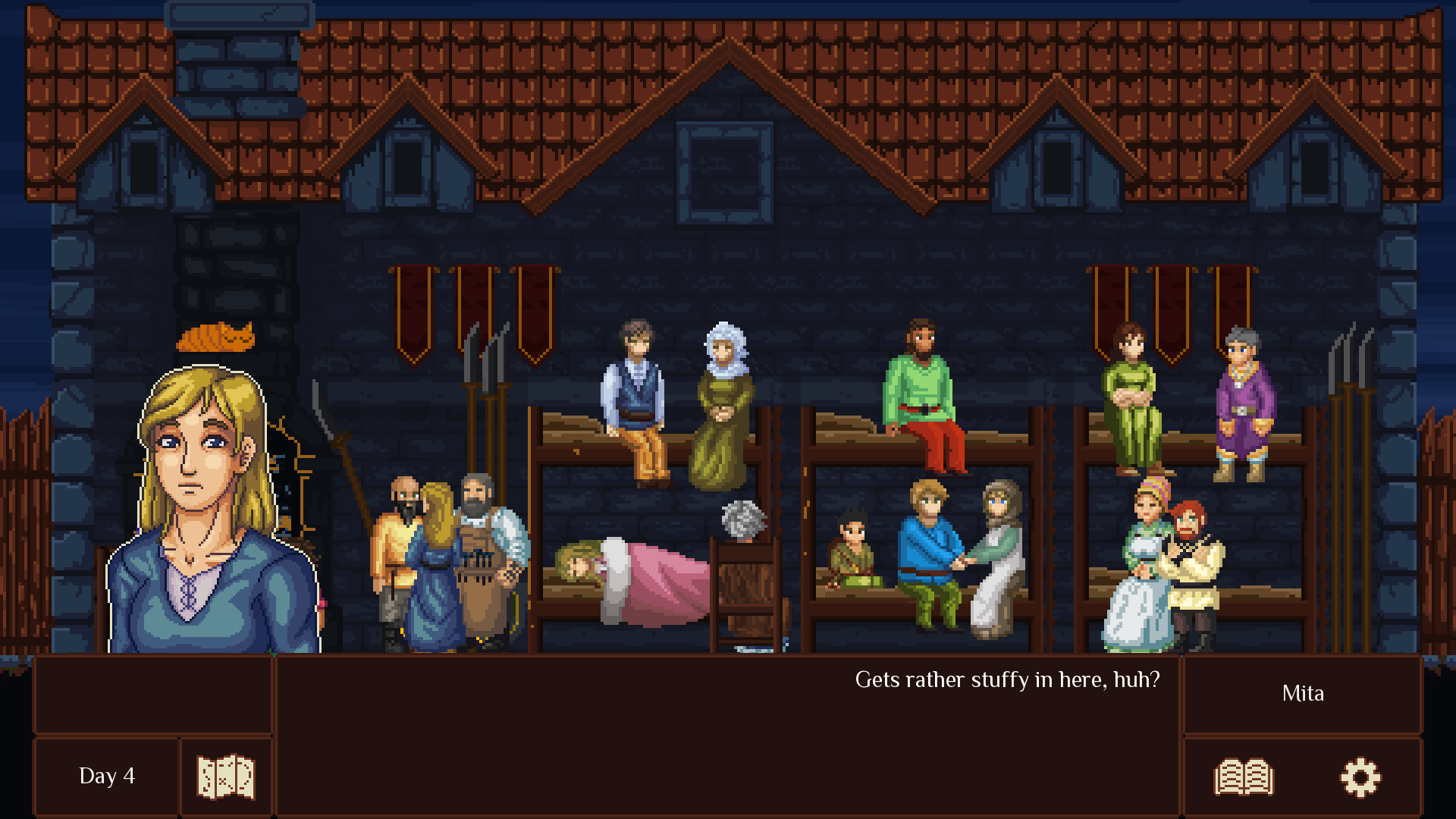Open the folded map icon
1456x819 pixels.
(226, 777)
